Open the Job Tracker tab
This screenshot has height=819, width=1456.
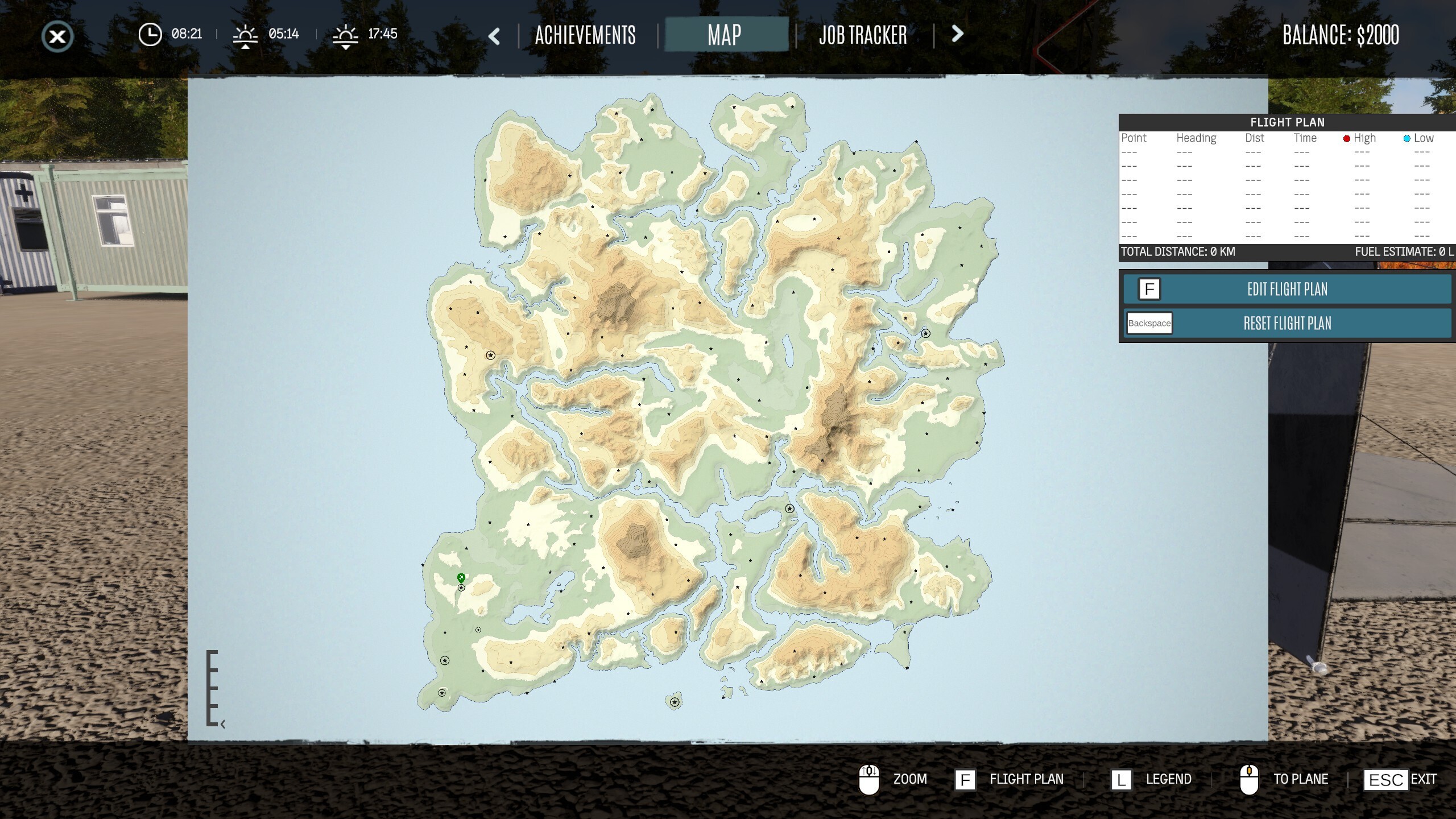click(863, 35)
